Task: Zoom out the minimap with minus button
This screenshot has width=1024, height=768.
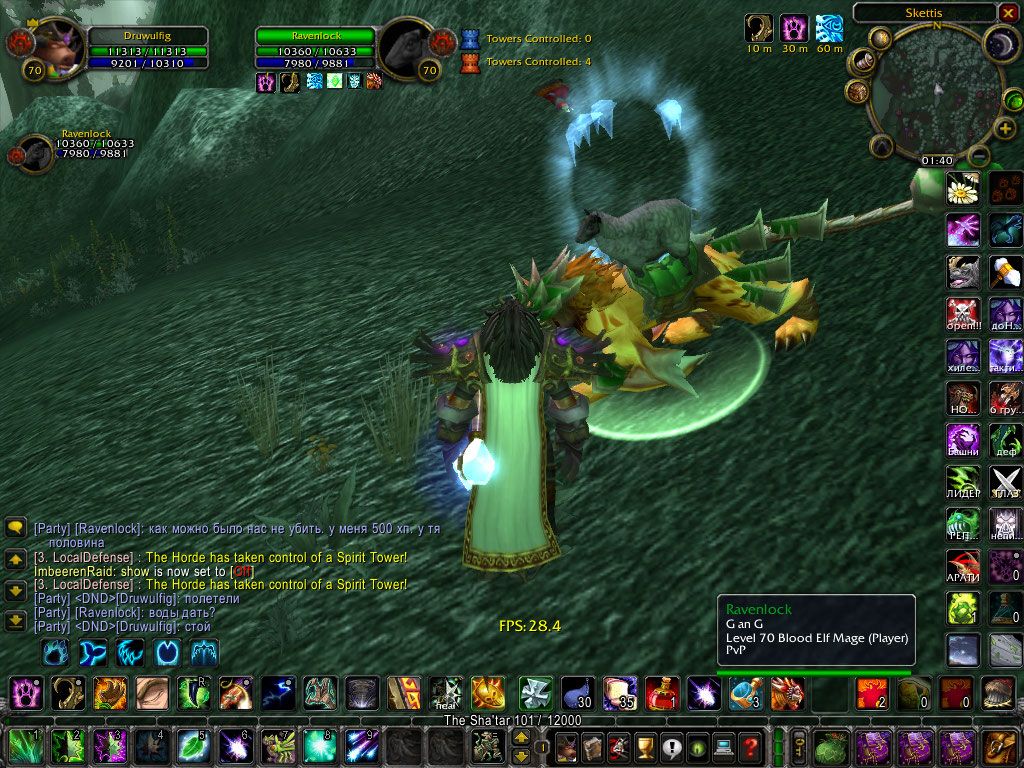Action: [980, 156]
